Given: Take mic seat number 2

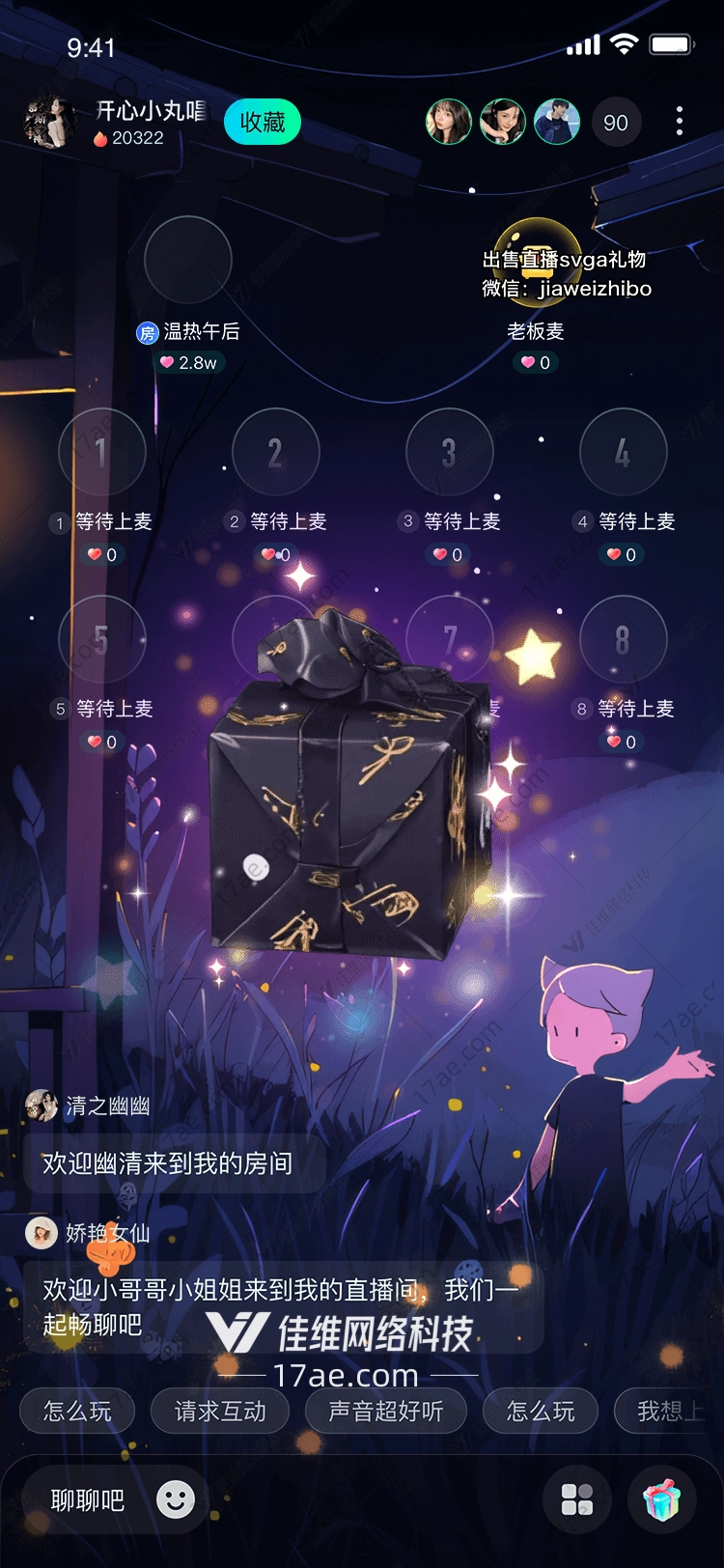Looking at the screenshot, I should (x=275, y=452).
